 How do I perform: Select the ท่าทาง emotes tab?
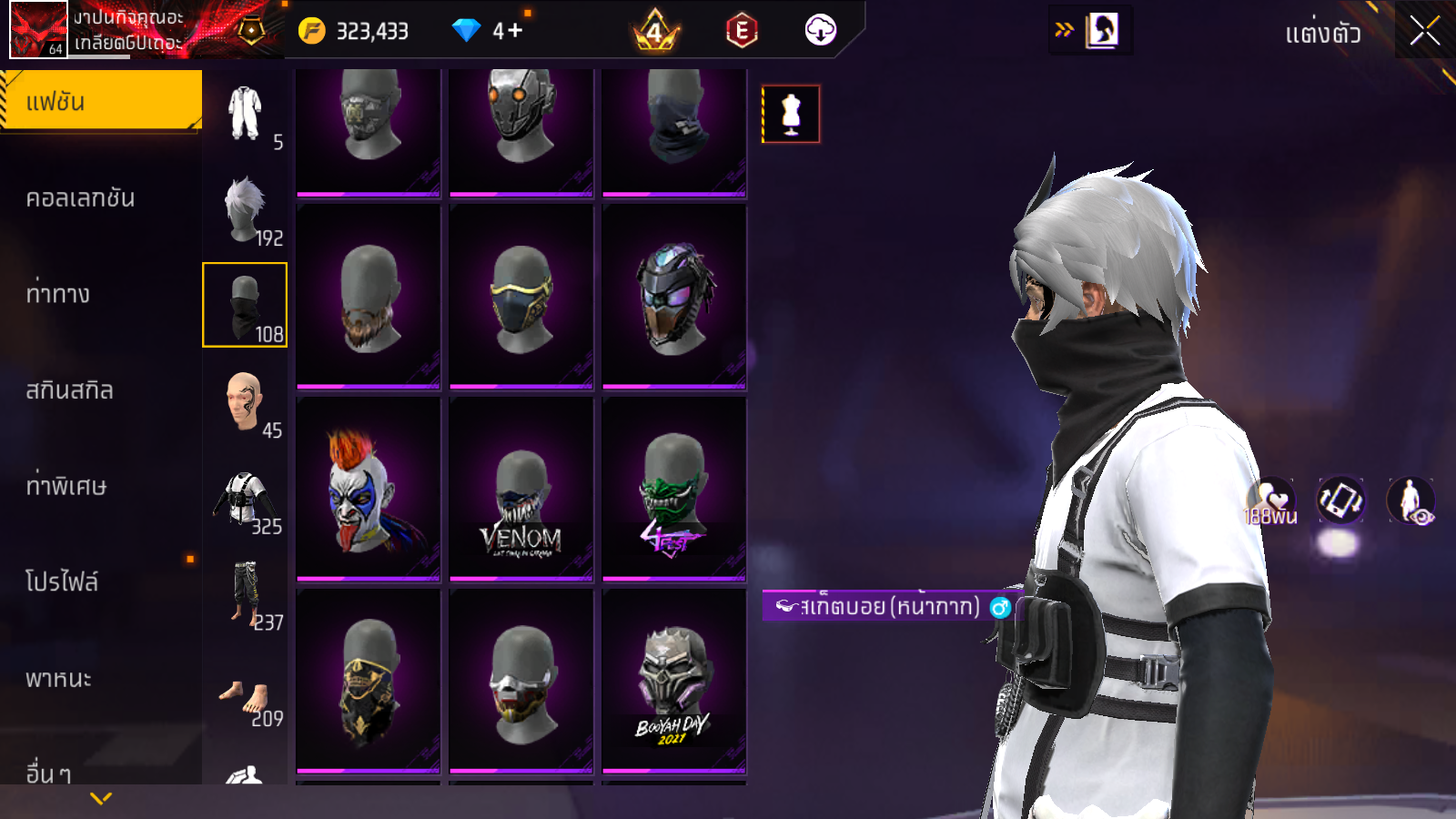58,294
